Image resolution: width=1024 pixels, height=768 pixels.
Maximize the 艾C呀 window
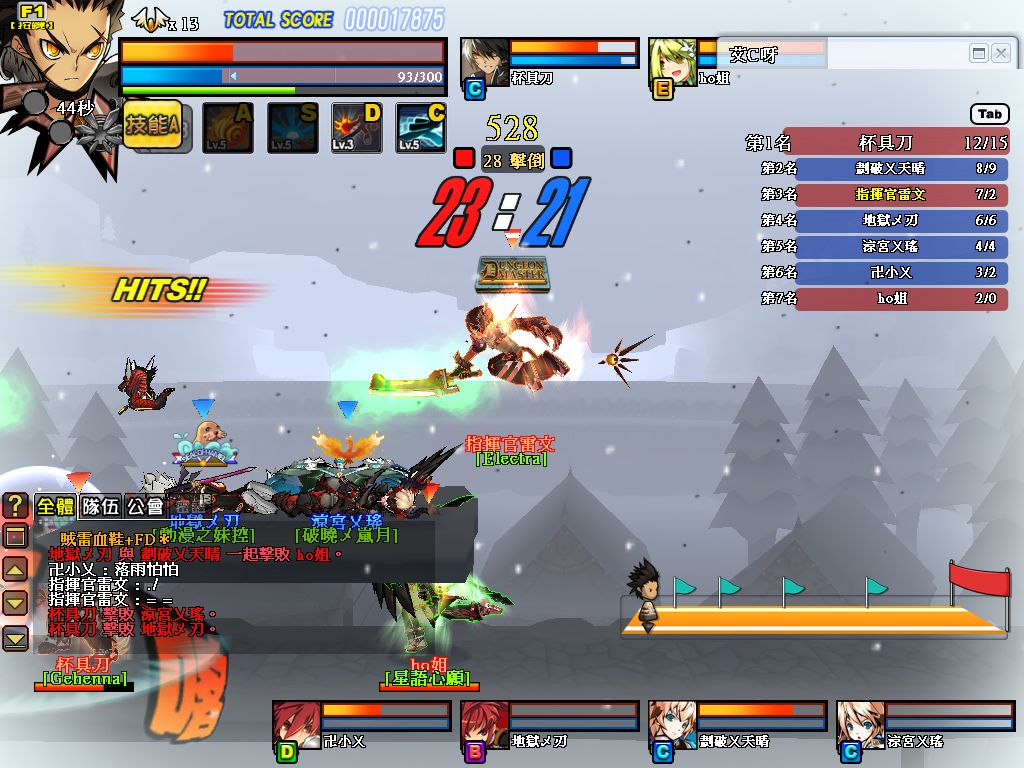pos(979,53)
